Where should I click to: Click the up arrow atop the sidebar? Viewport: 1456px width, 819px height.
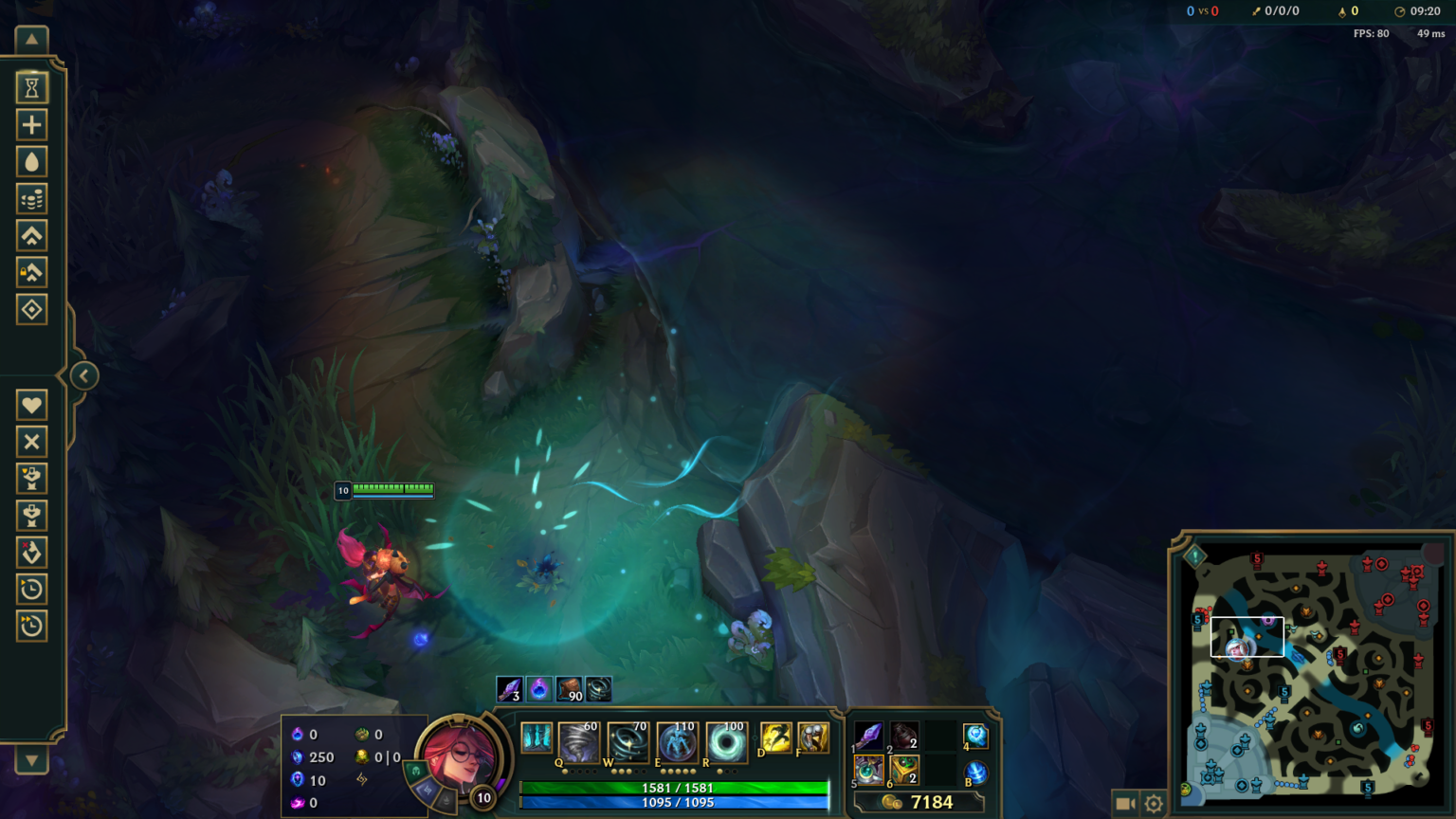point(31,39)
